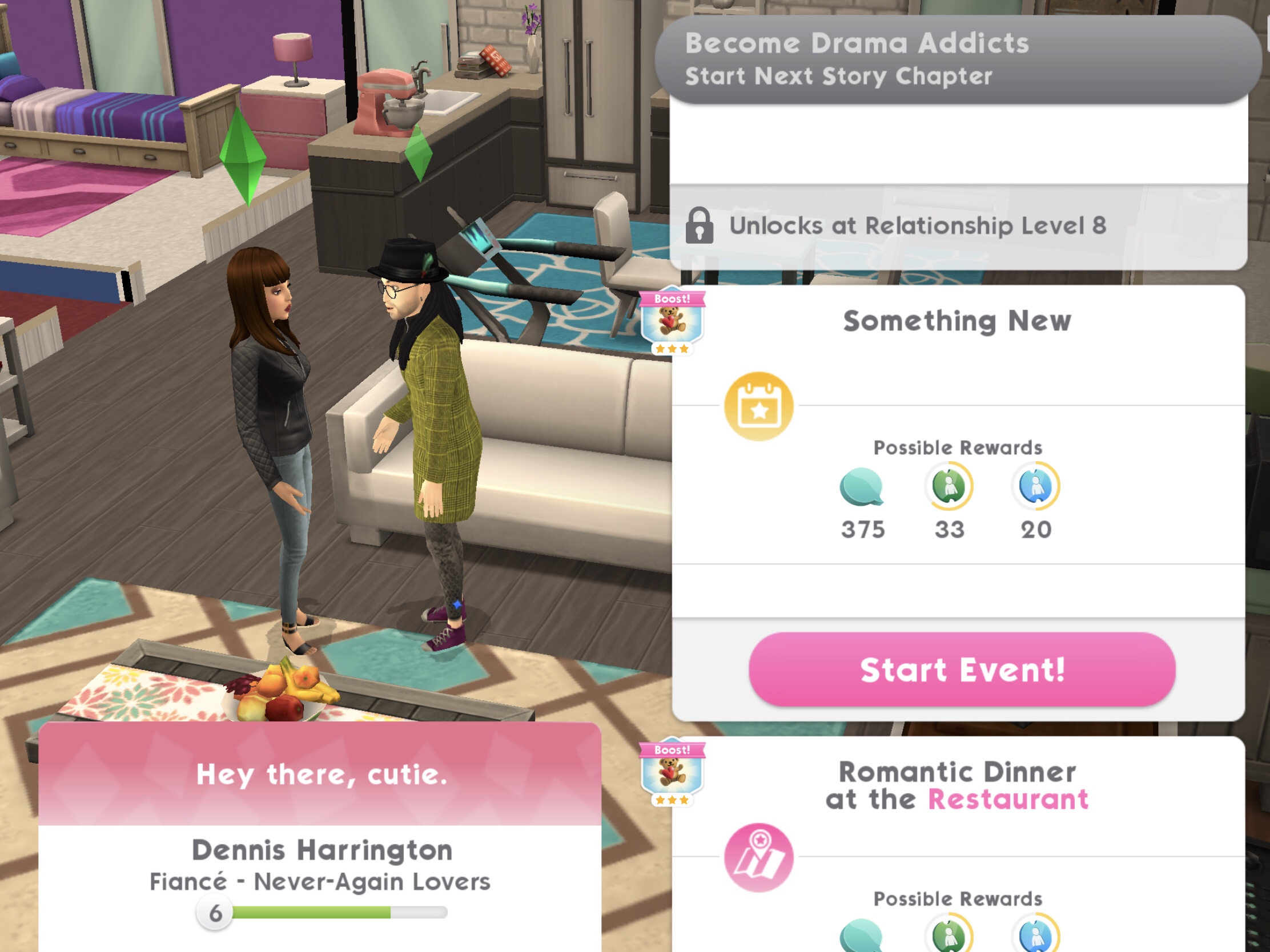
Task: Tap the yellow calendar event icon
Action: tap(758, 407)
